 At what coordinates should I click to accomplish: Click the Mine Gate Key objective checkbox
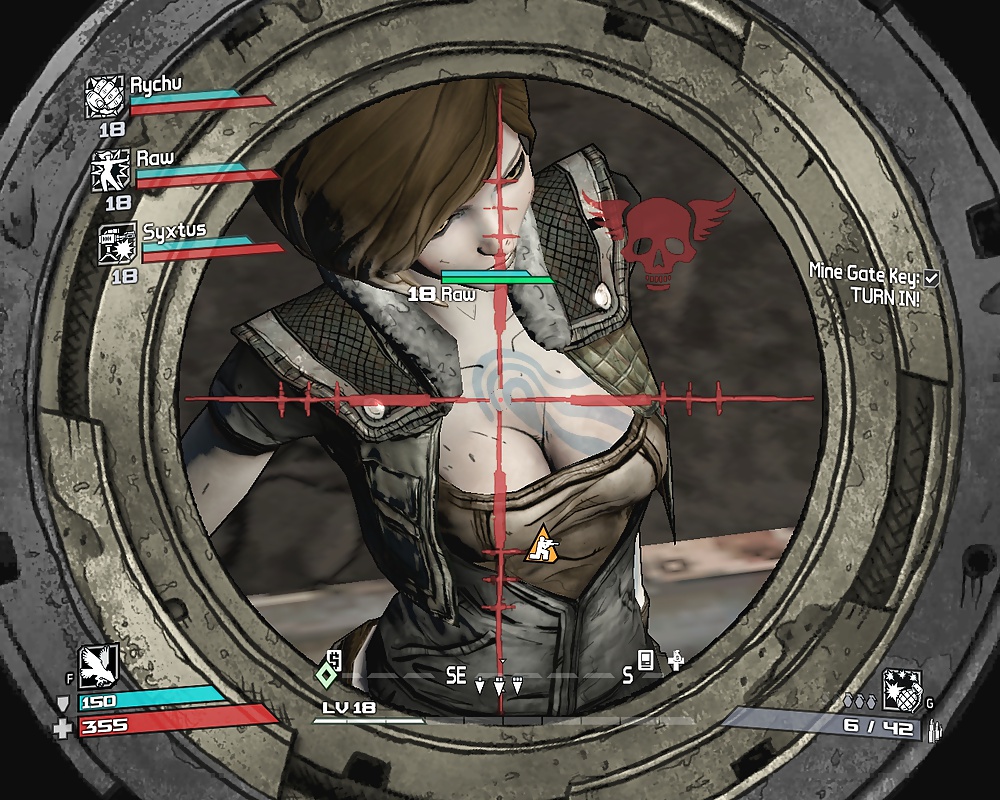[x=932, y=276]
